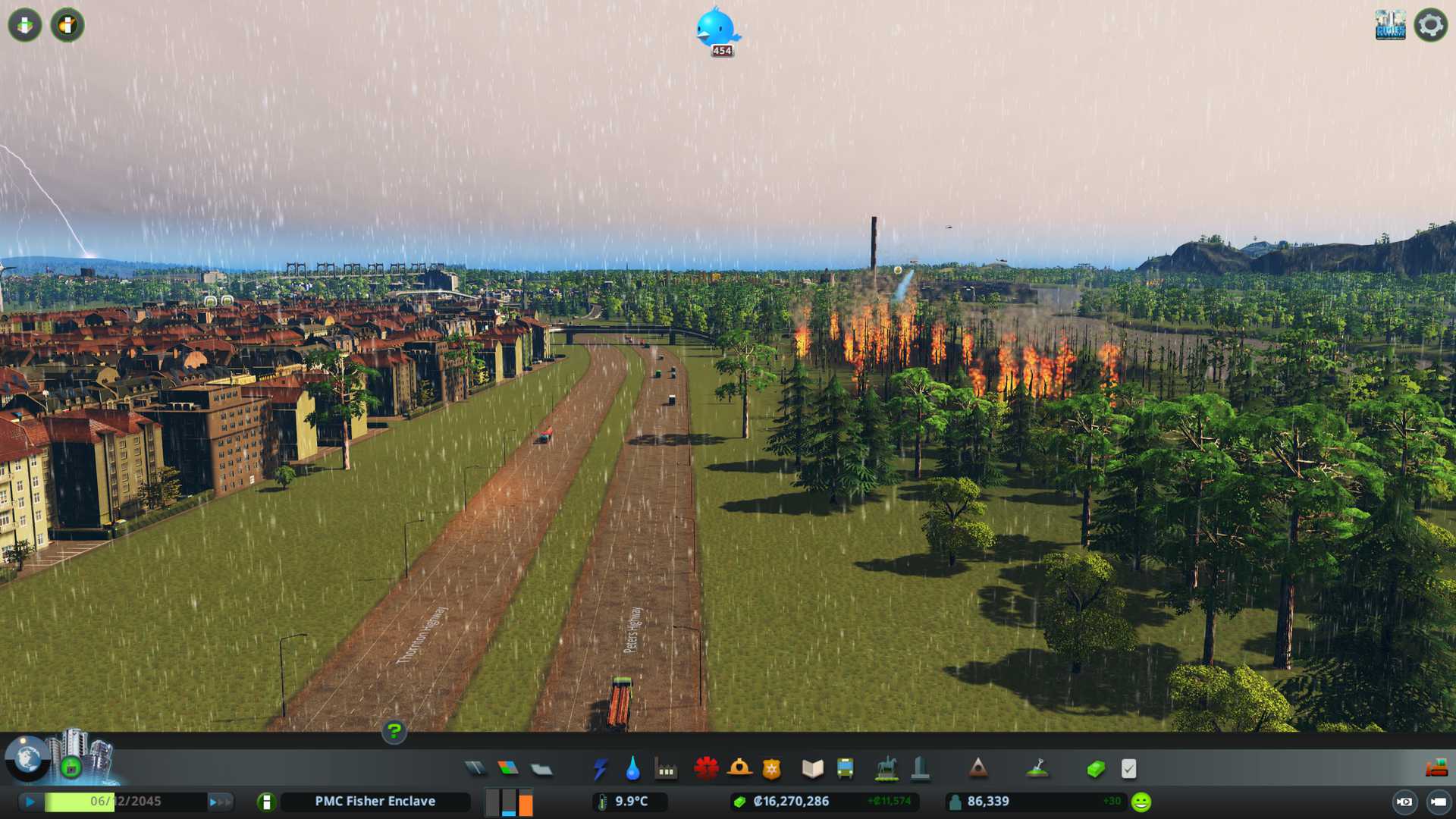Change the simulation speed arrows
This screenshot has width=1456, height=819.
[220, 802]
